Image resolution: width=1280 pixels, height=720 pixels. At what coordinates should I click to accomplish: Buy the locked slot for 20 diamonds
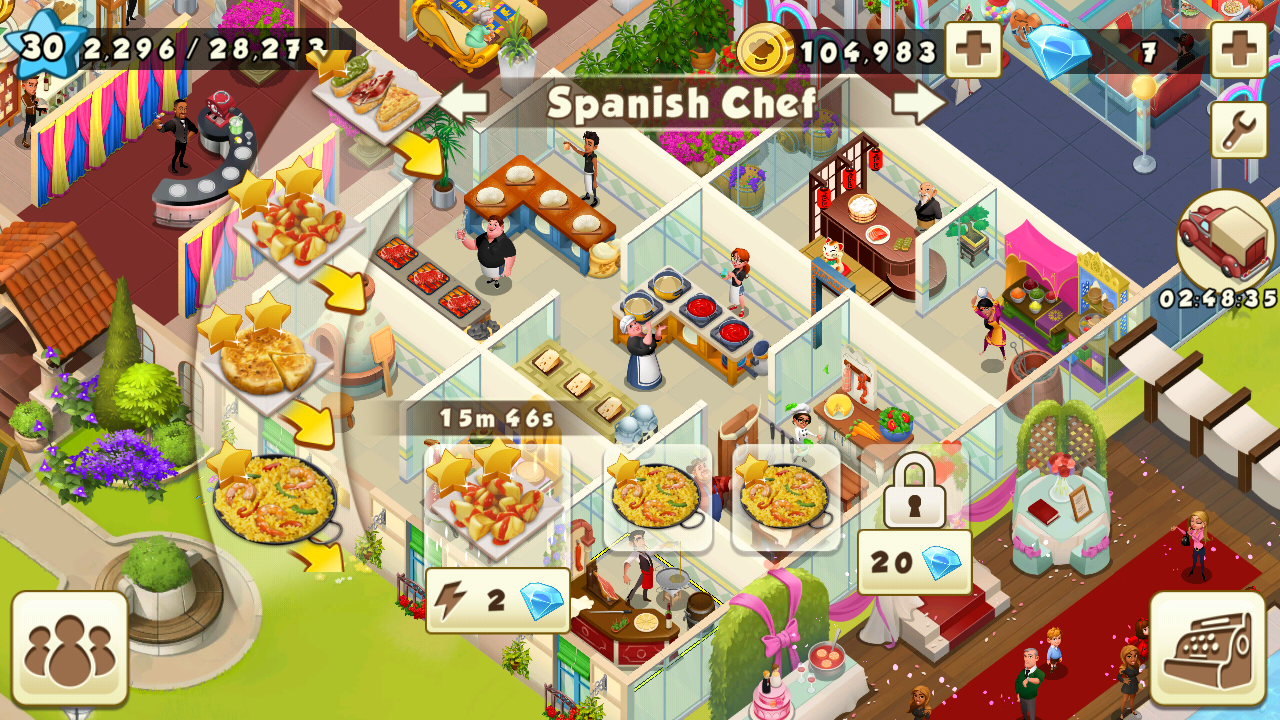(914, 562)
